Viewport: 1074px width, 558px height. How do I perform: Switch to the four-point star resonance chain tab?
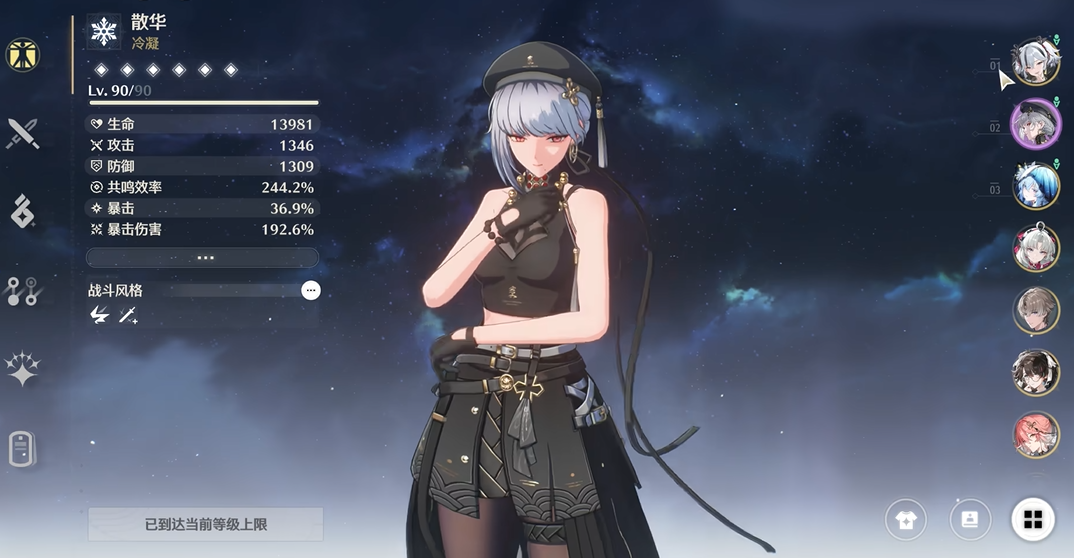[x=22, y=369]
